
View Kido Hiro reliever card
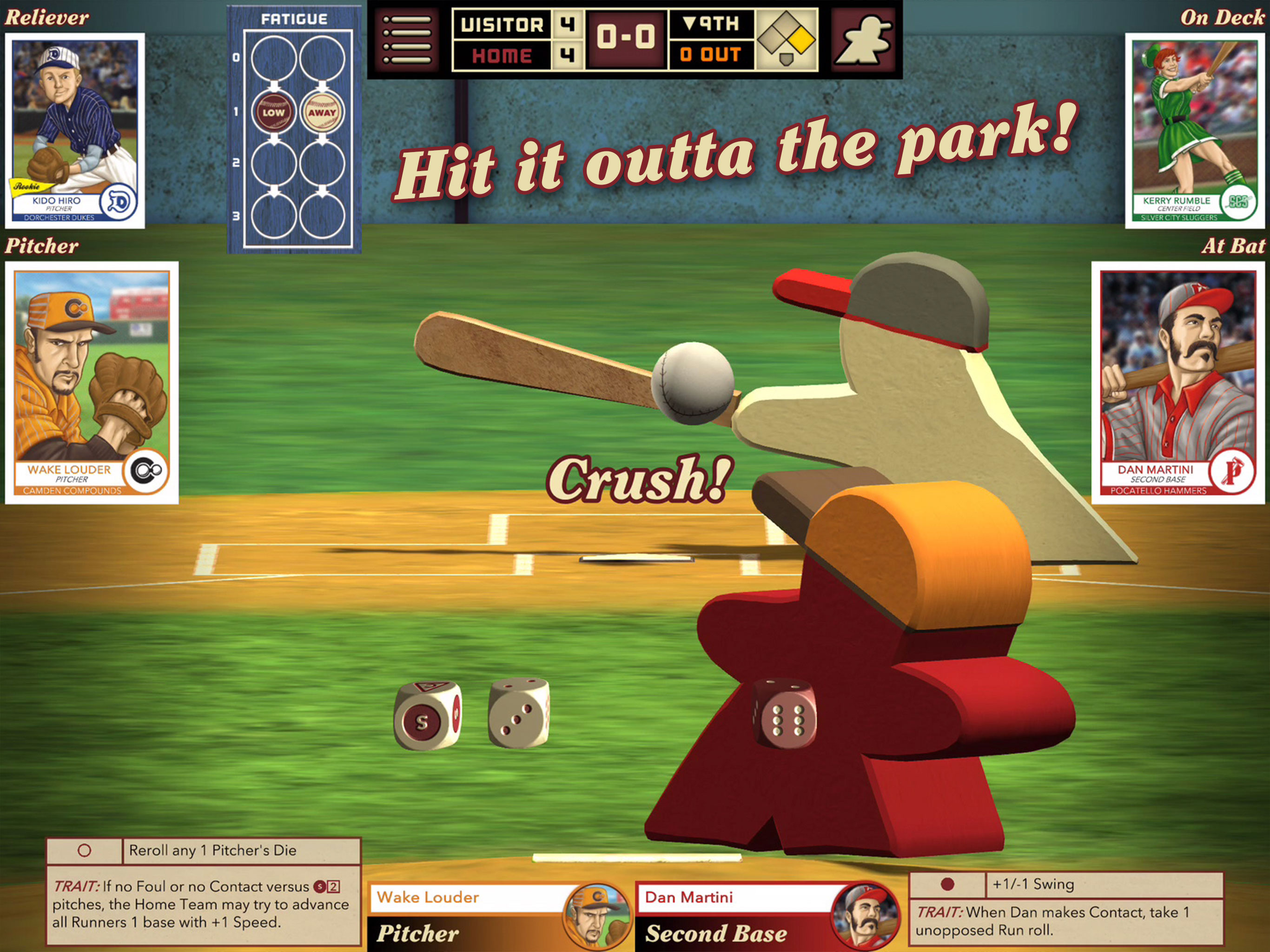pyautogui.click(x=75, y=130)
